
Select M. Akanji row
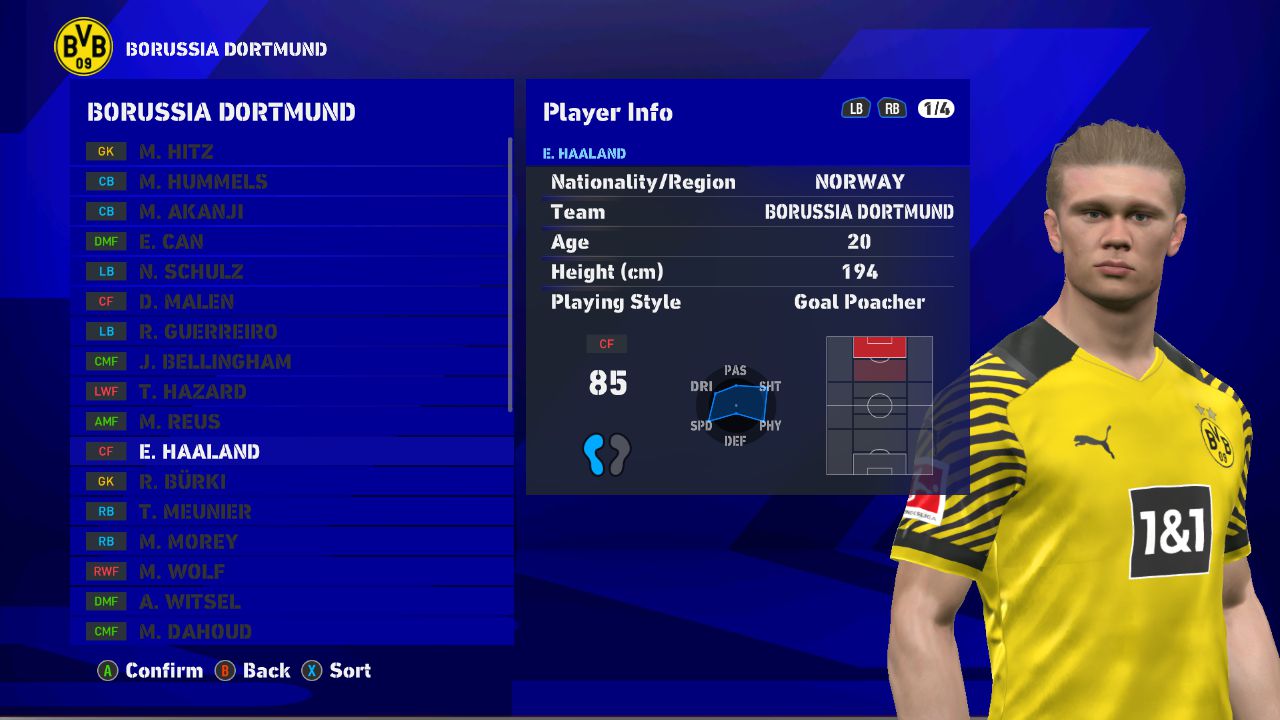pyautogui.click(x=290, y=212)
